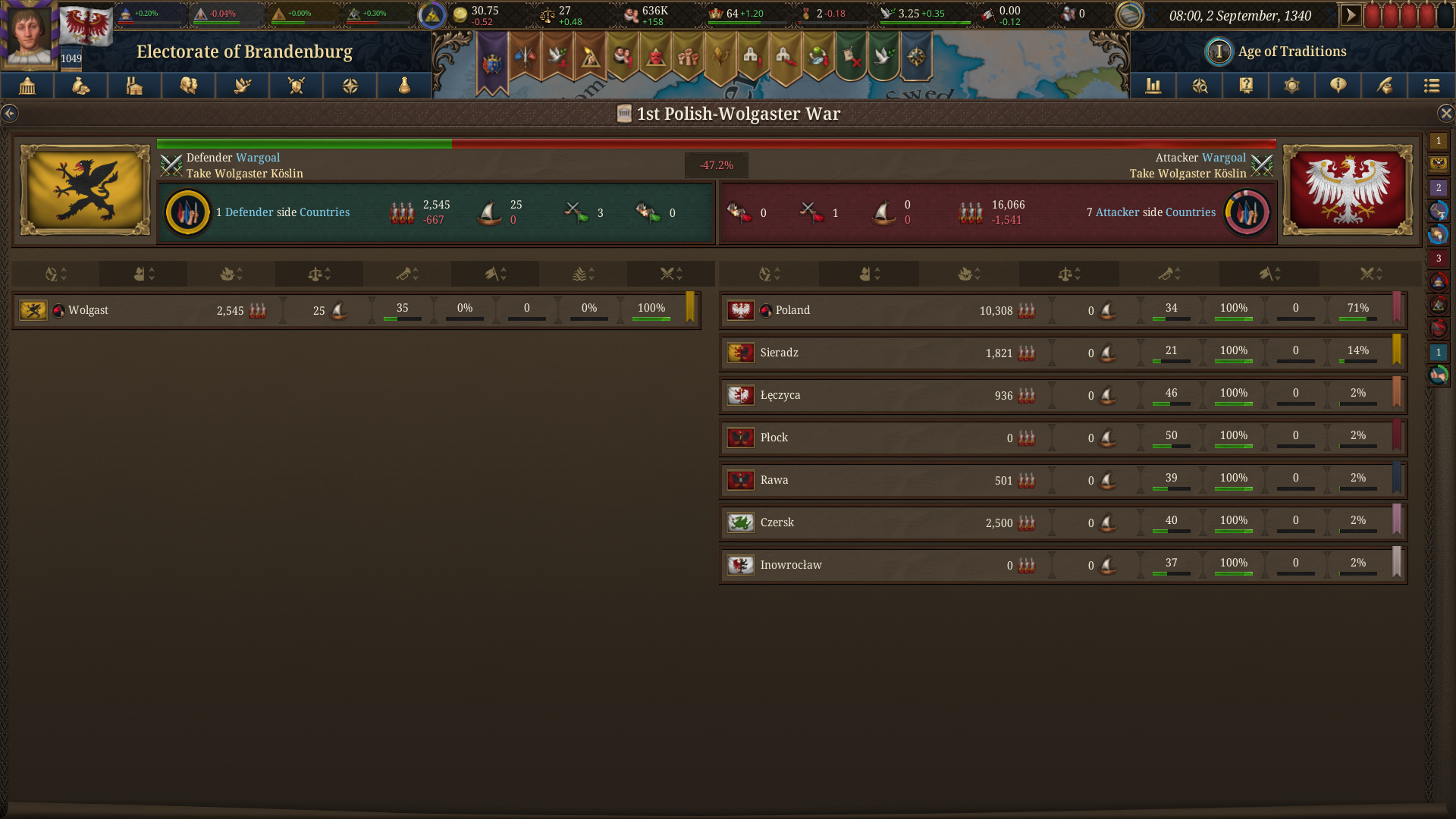Image resolution: width=1456 pixels, height=819 pixels.
Task: Expand war shortcut 2 on the right edge
Action: tap(1439, 186)
